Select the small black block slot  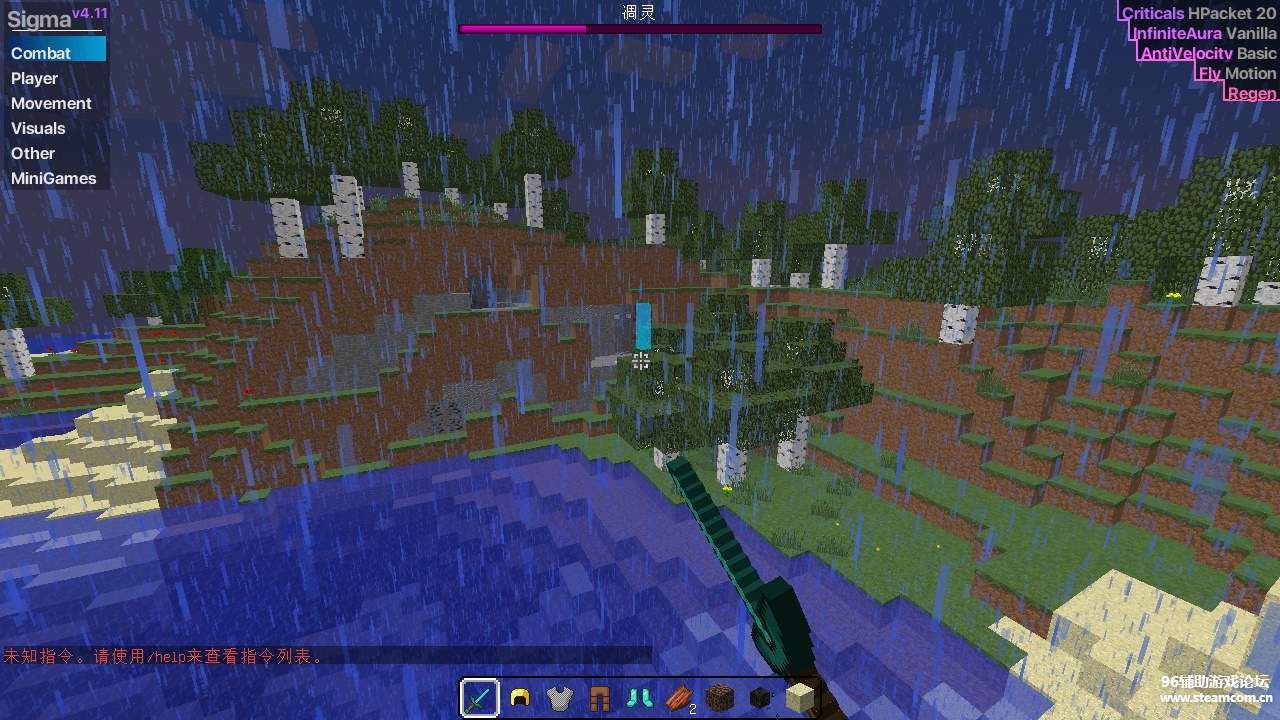(759, 697)
